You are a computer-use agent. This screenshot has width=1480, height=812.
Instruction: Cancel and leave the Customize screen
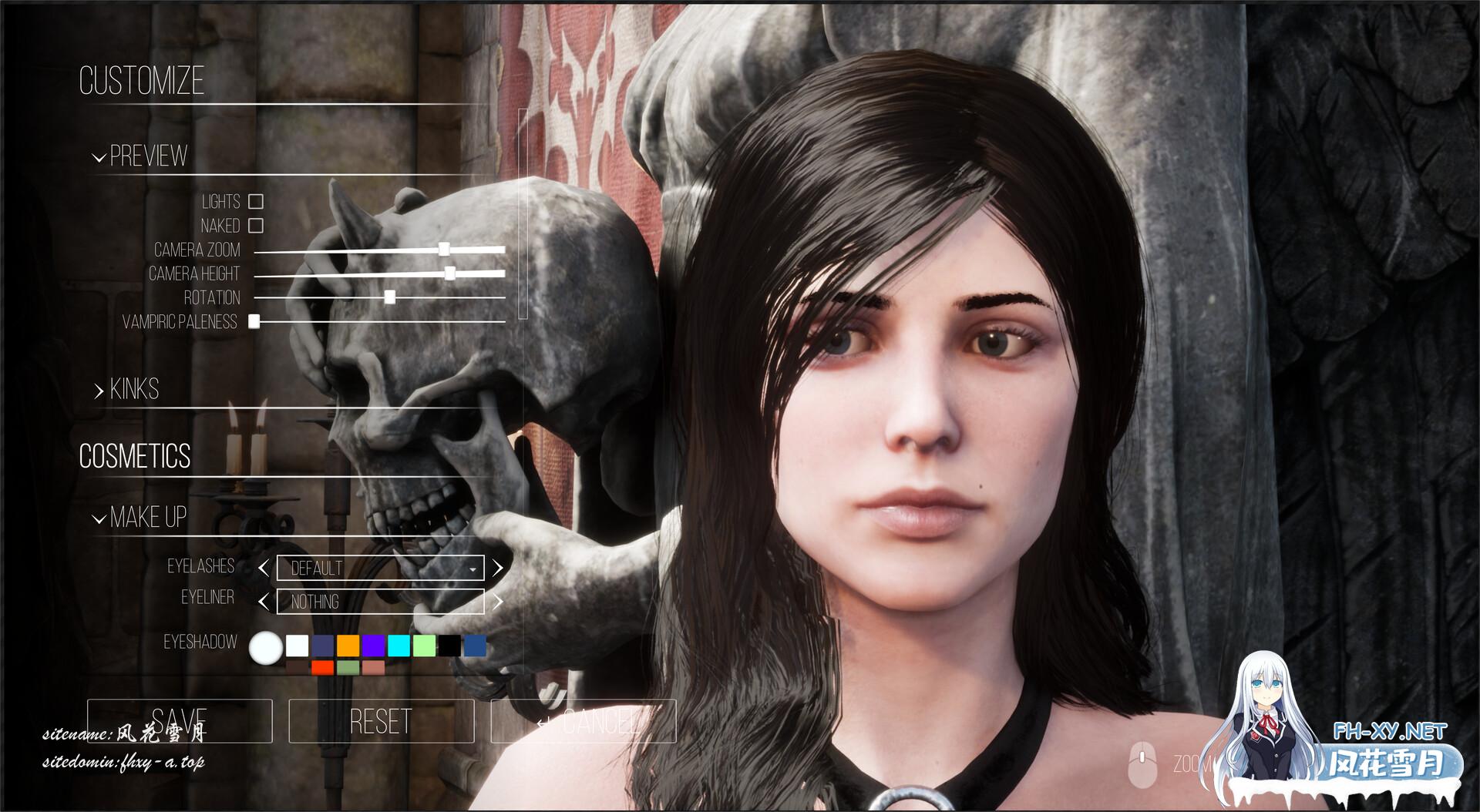pyautogui.click(x=584, y=721)
